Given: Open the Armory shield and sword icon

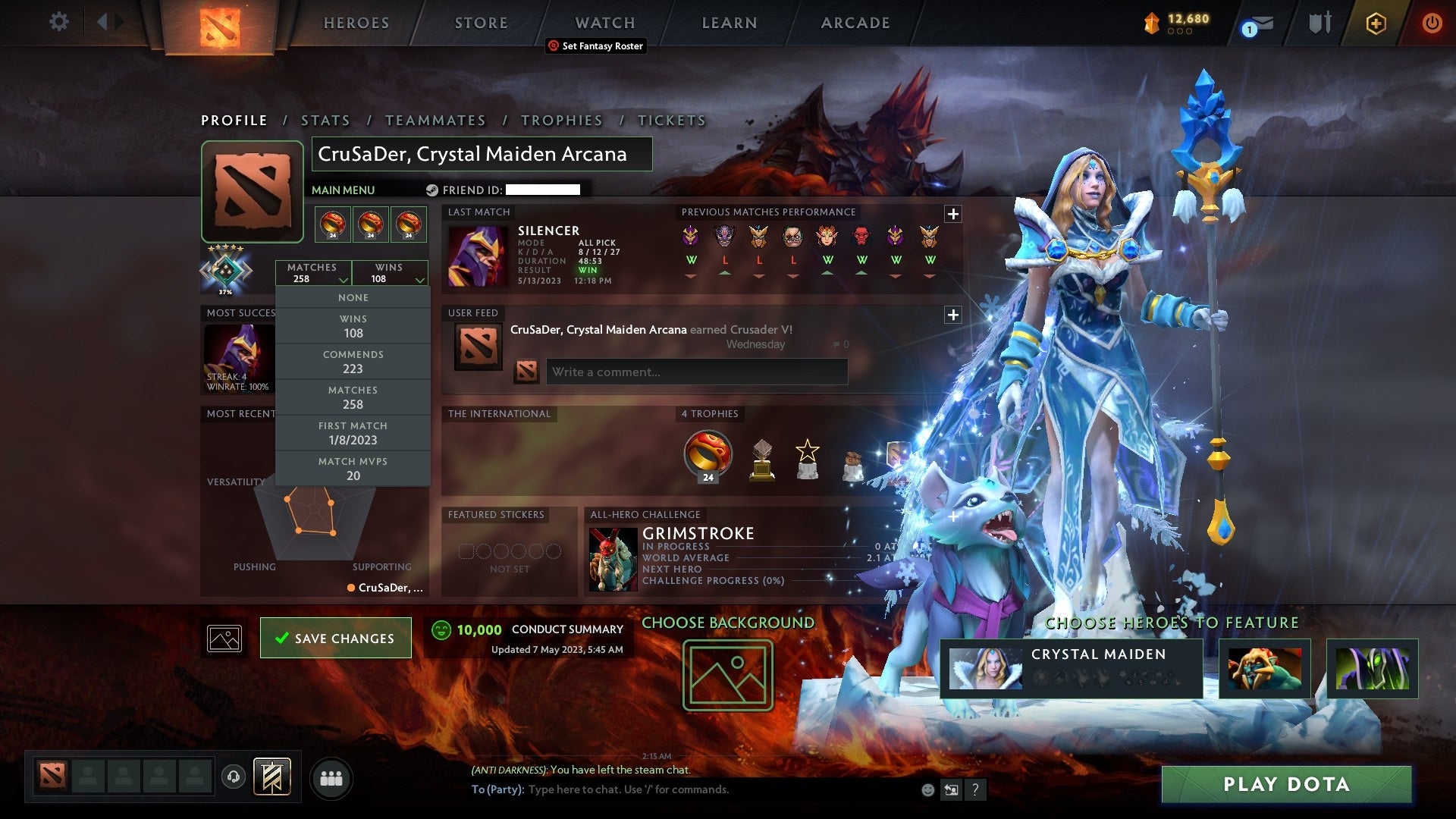Looking at the screenshot, I should click(x=1319, y=23).
